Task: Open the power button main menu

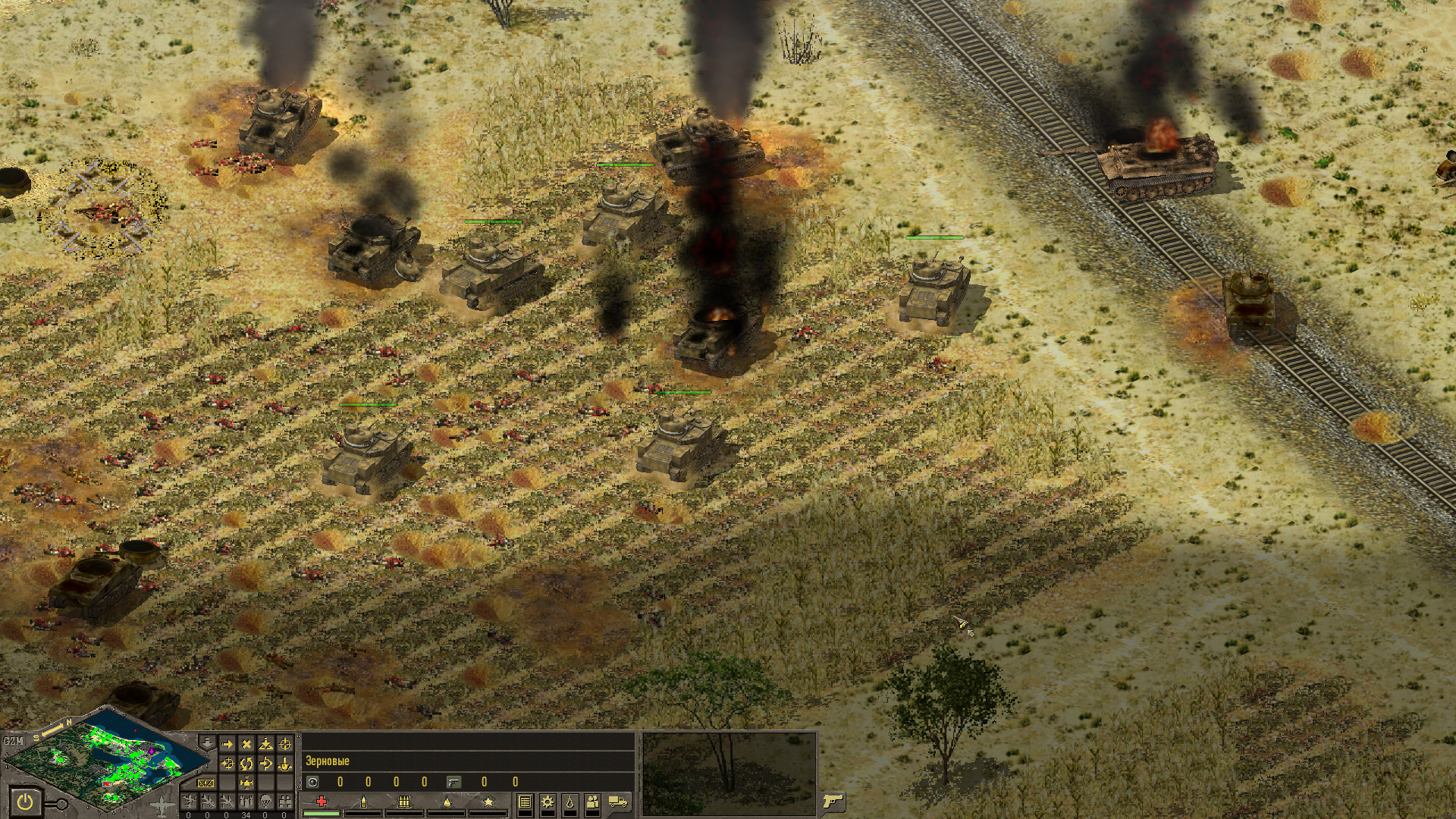Action: (25, 802)
